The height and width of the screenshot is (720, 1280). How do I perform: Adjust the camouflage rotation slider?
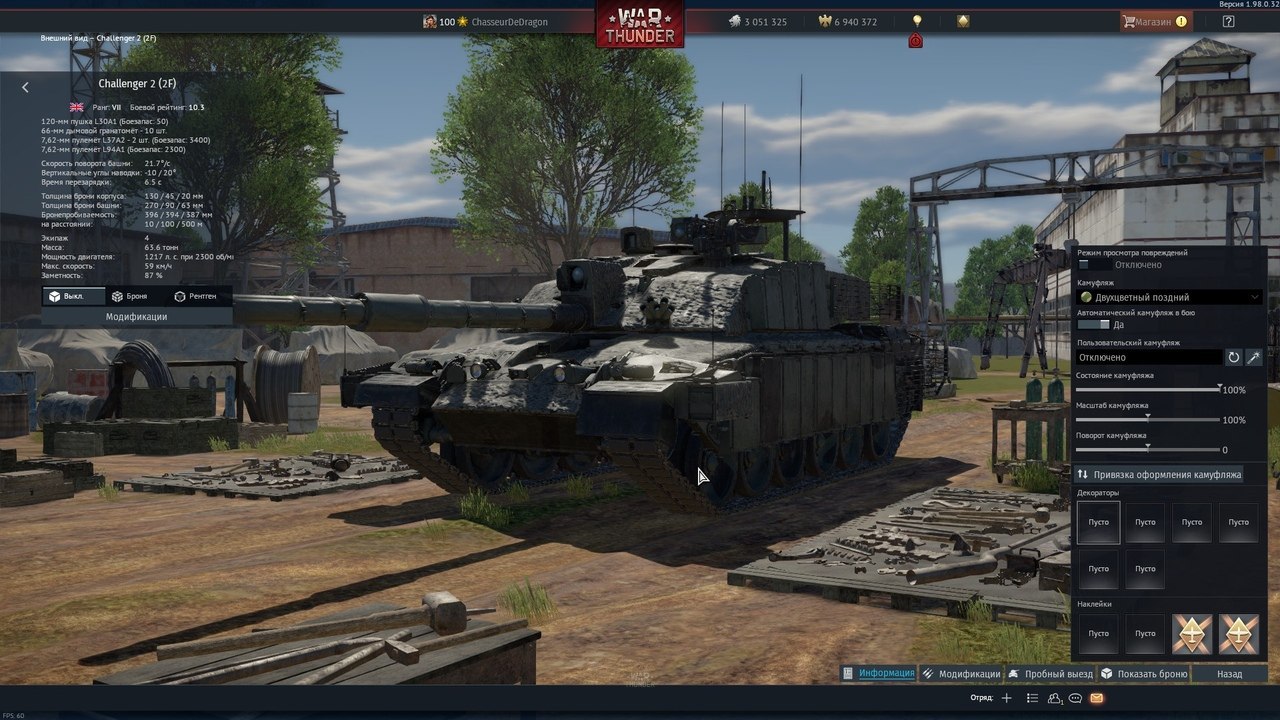[x=1147, y=449]
